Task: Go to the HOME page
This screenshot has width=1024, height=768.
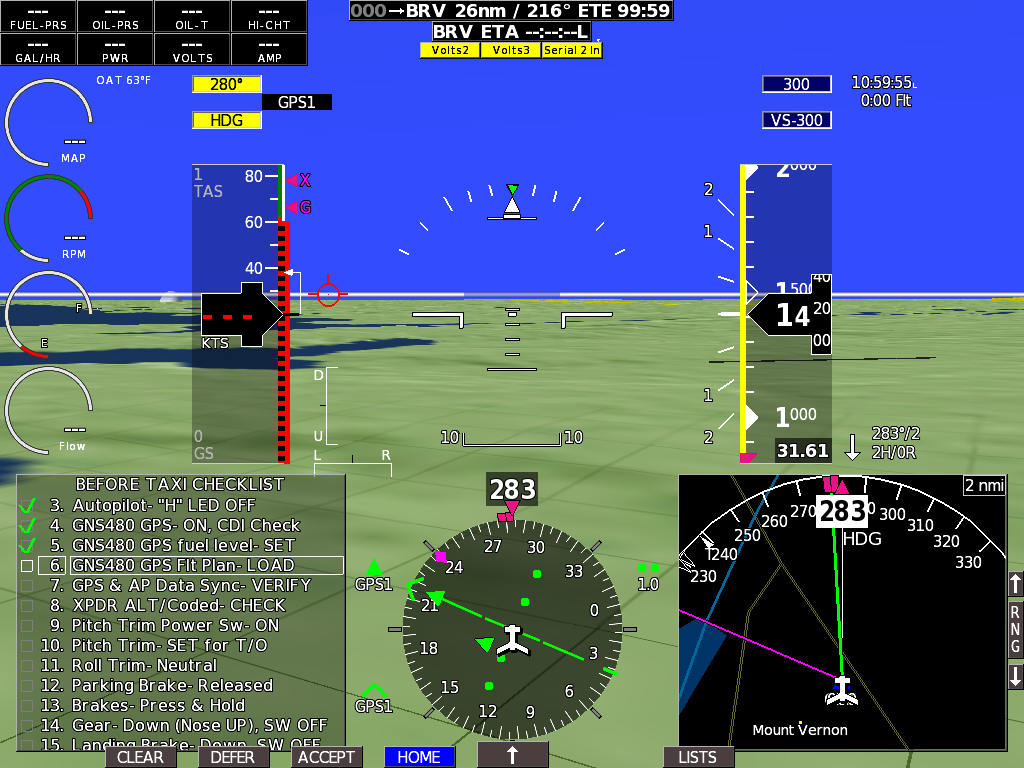Action: tap(419, 757)
